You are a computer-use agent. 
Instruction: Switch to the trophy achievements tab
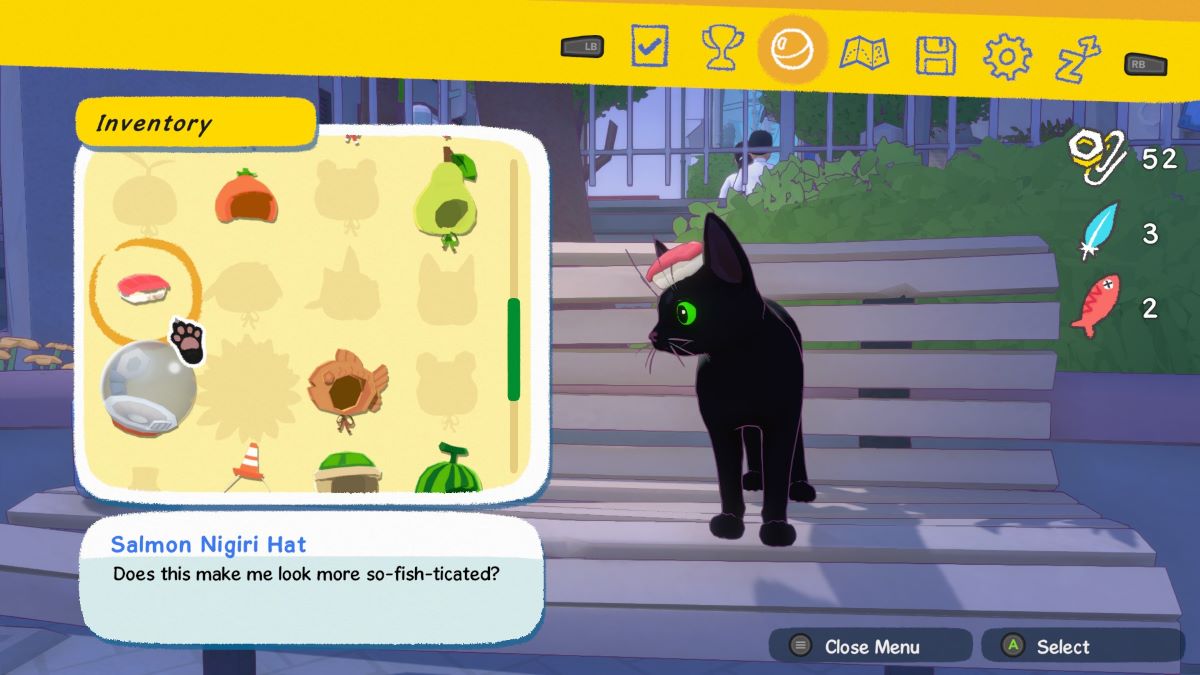coord(720,48)
